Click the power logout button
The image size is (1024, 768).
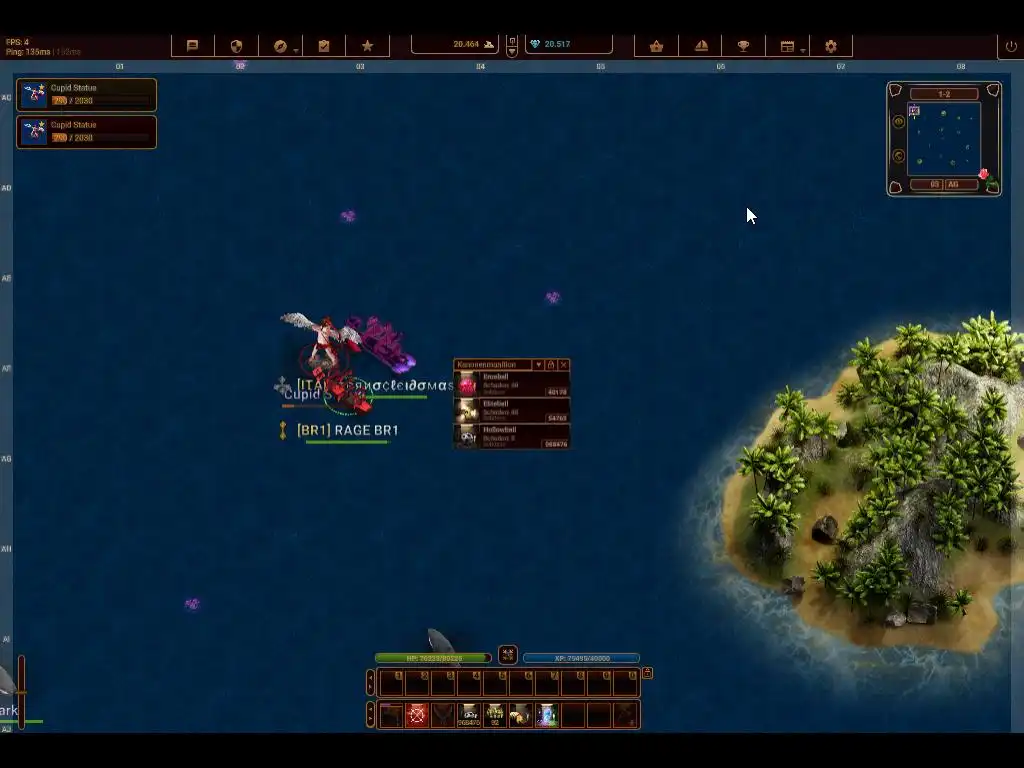click(1011, 46)
